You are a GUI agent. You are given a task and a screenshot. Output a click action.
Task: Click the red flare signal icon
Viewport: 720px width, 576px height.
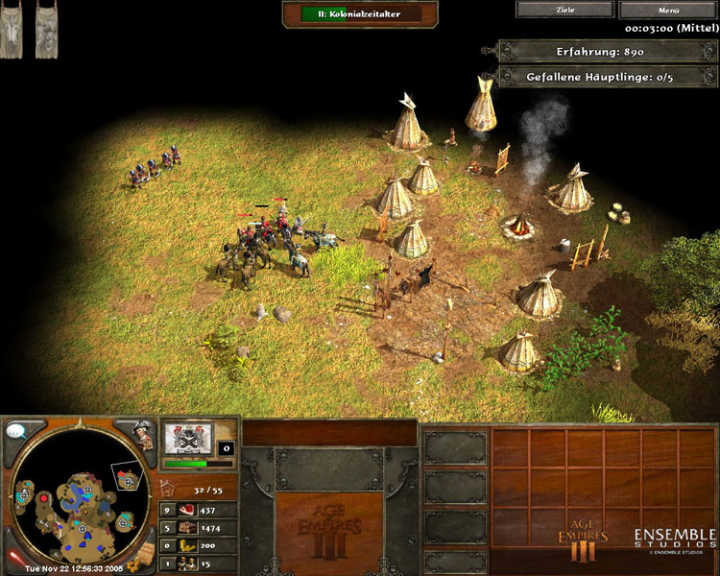16,555
